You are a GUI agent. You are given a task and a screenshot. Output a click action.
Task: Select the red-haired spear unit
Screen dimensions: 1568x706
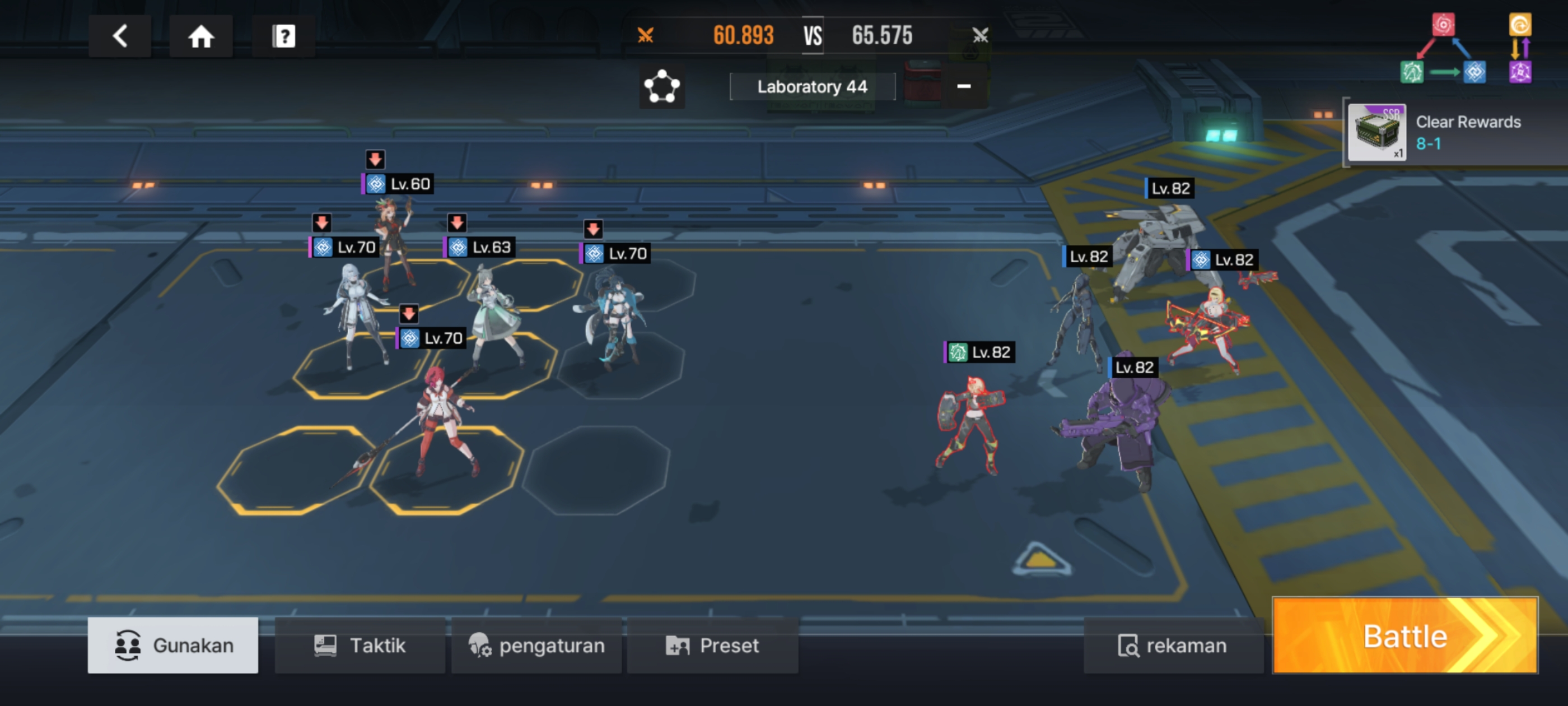point(441,420)
